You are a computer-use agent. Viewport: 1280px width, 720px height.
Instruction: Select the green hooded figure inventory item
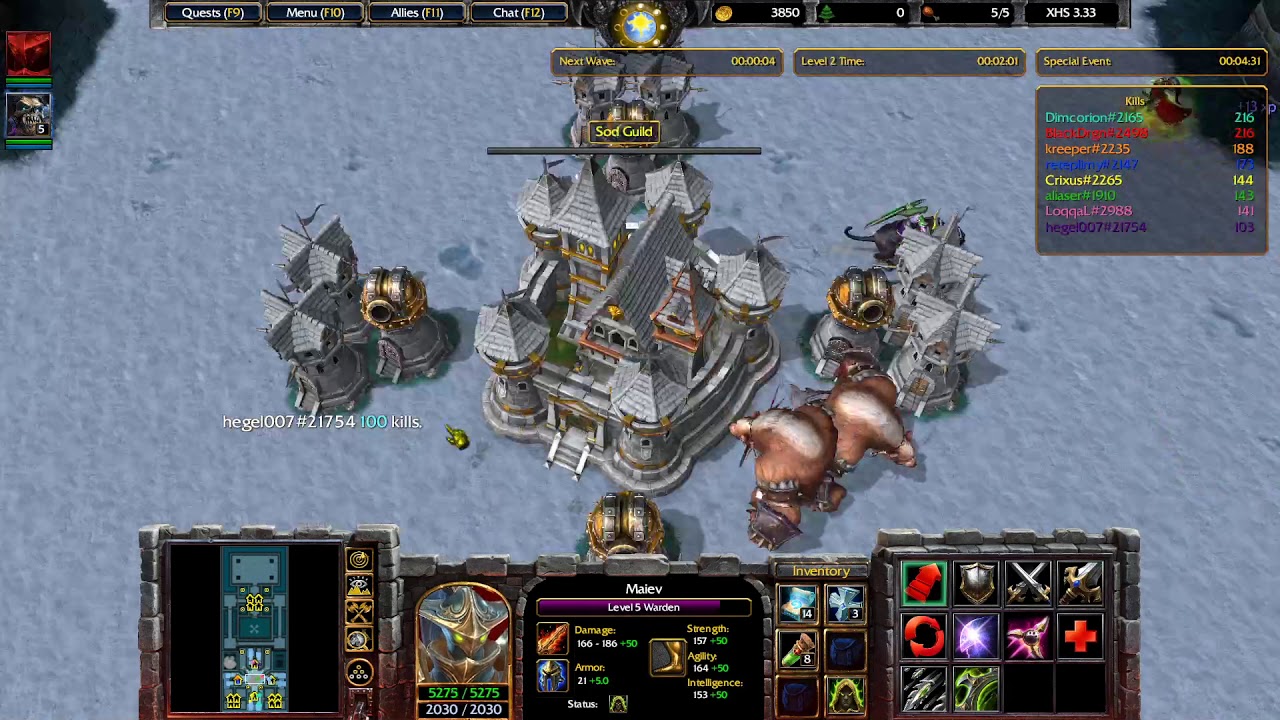pos(845,693)
